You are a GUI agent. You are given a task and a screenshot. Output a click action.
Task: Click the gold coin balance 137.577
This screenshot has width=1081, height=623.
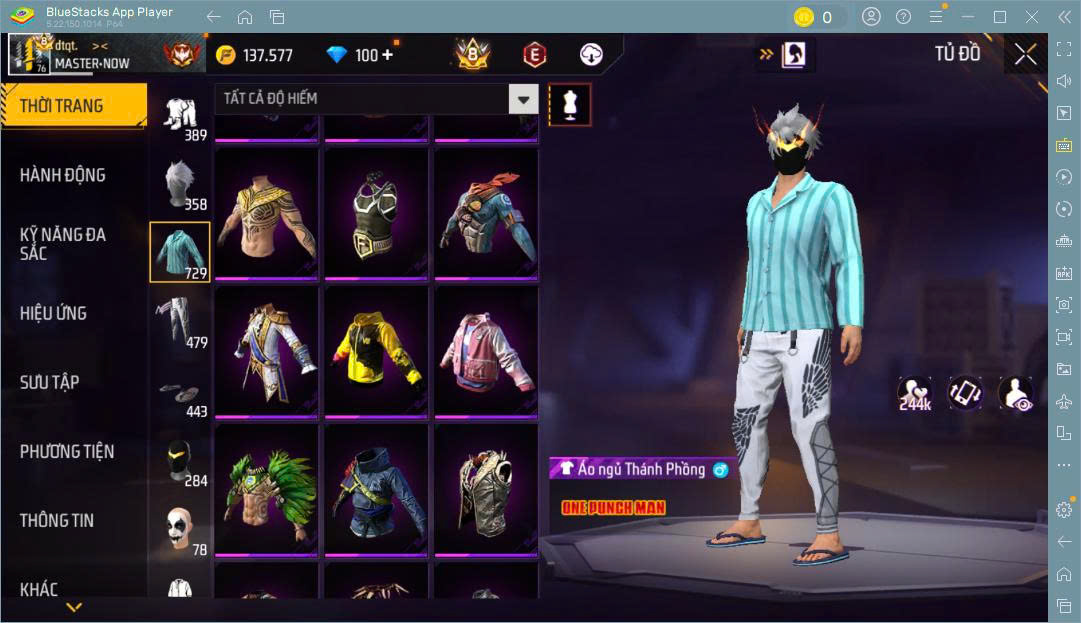point(256,55)
